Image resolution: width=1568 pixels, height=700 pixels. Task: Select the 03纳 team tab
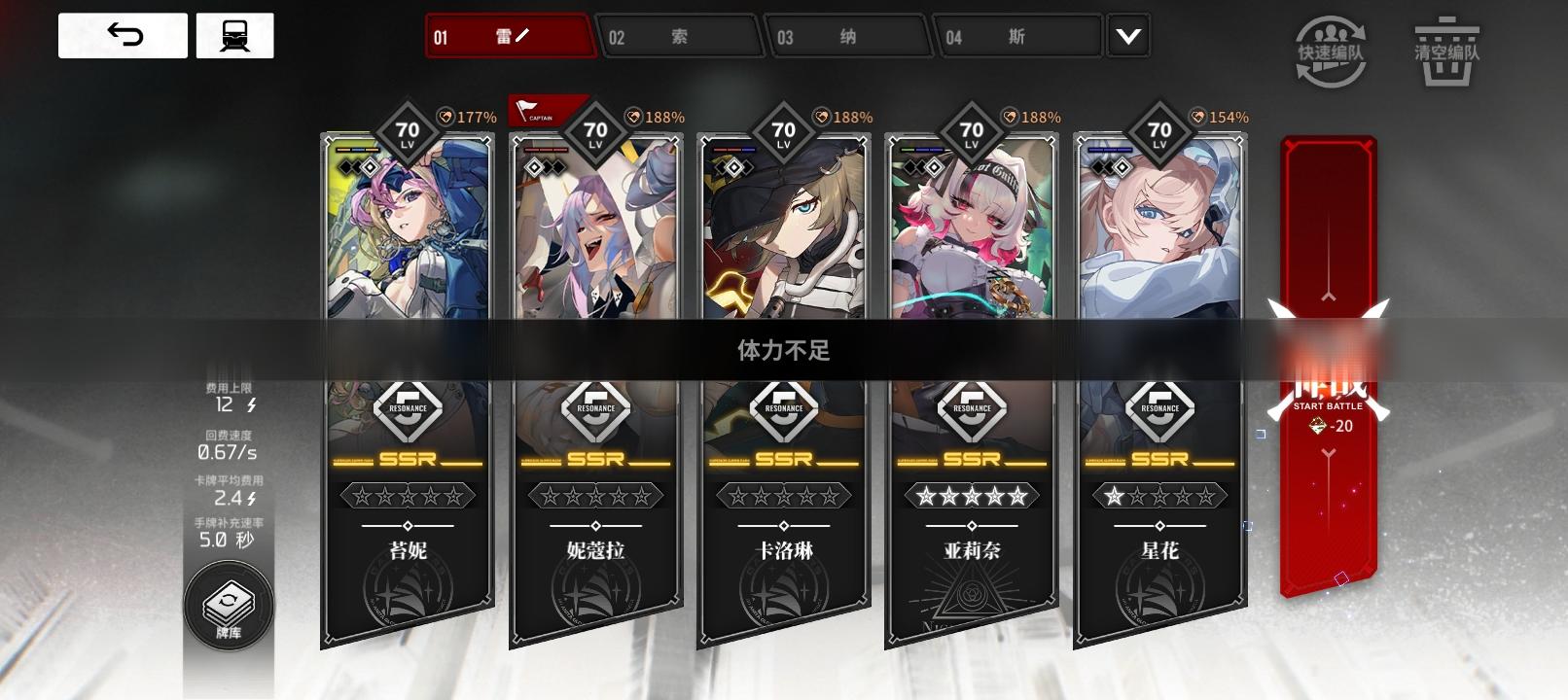tap(848, 36)
